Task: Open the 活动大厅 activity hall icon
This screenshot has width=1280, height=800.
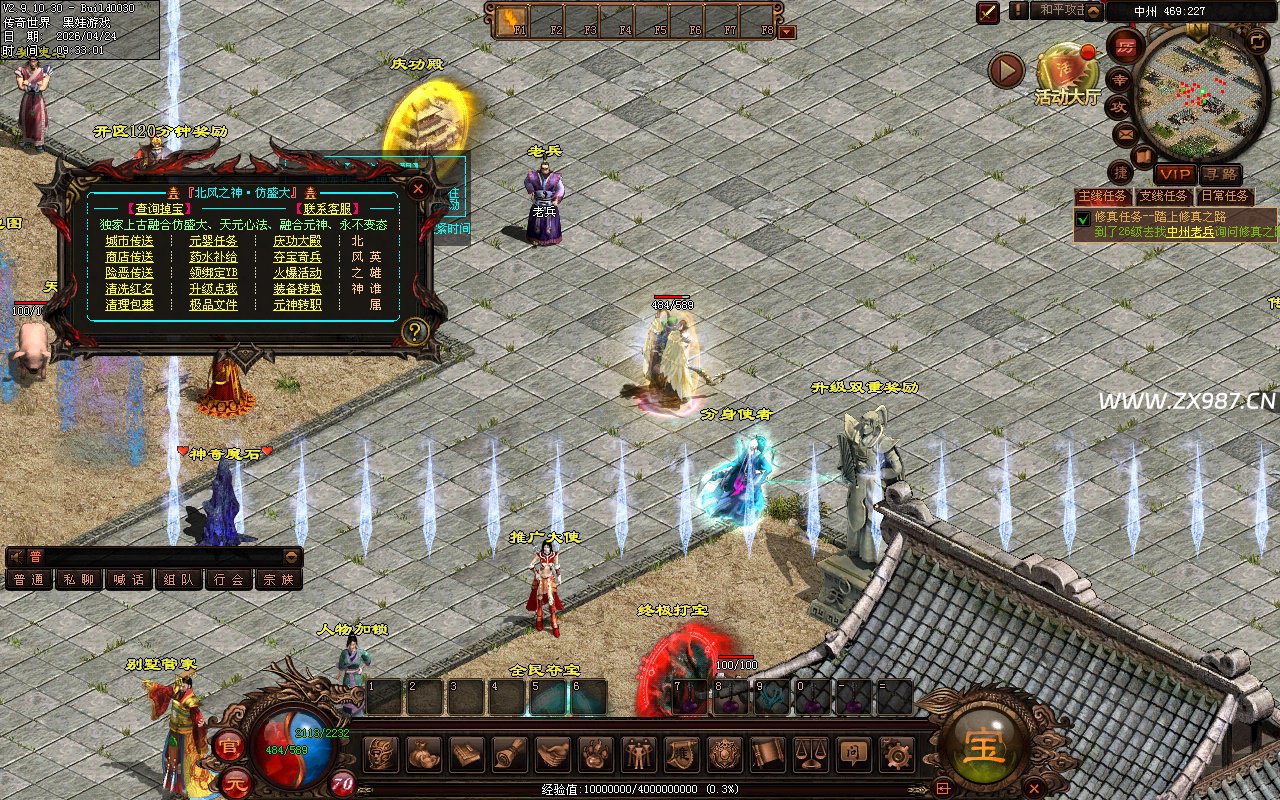Action: tap(1067, 72)
